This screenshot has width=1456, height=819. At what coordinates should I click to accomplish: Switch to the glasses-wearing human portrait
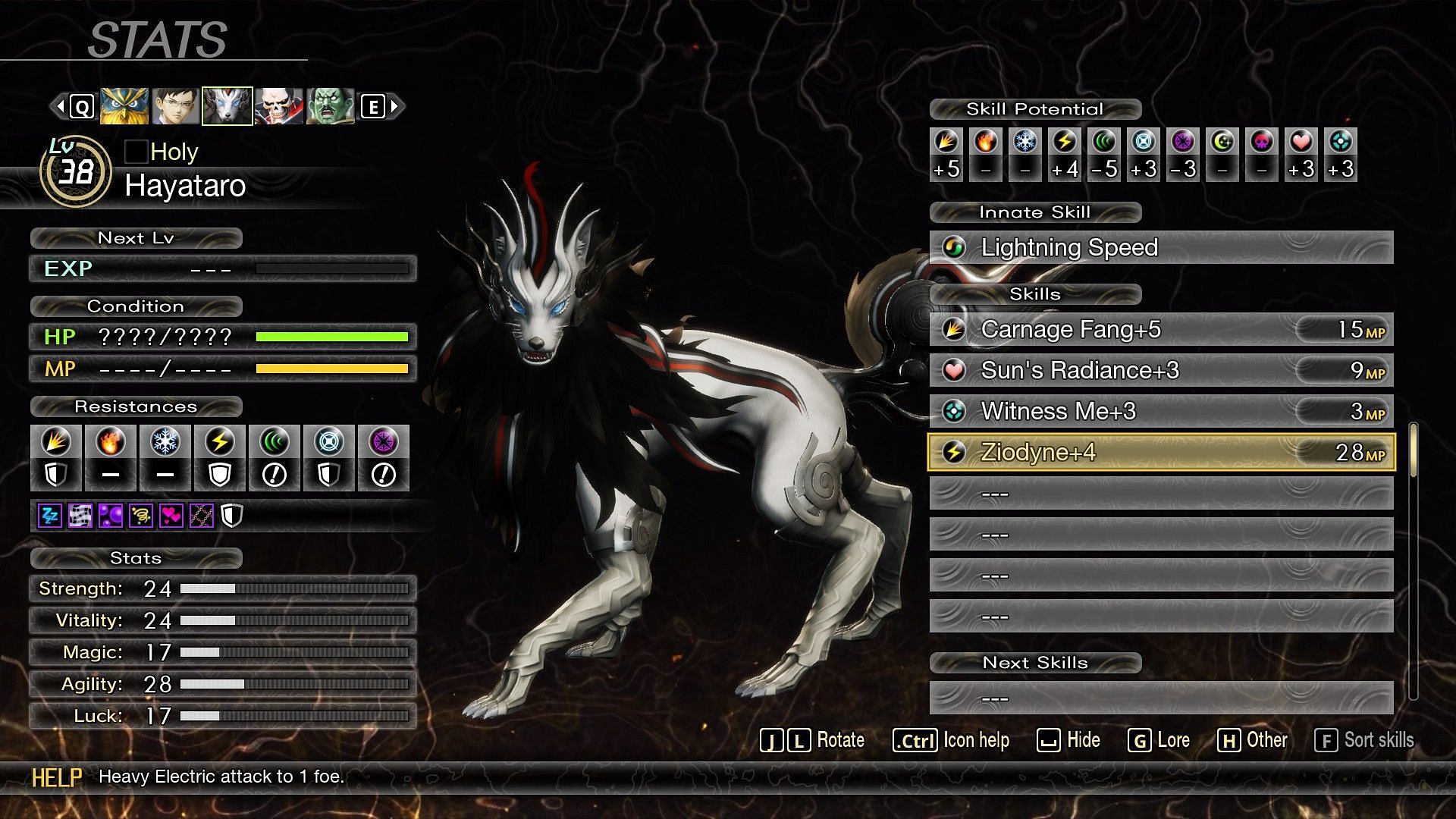point(176,106)
